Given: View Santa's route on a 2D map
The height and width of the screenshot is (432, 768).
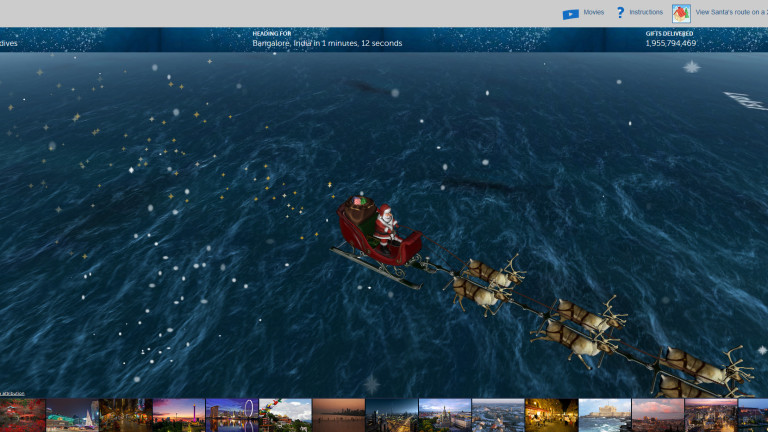Looking at the screenshot, I should click(x=731, y=13).
